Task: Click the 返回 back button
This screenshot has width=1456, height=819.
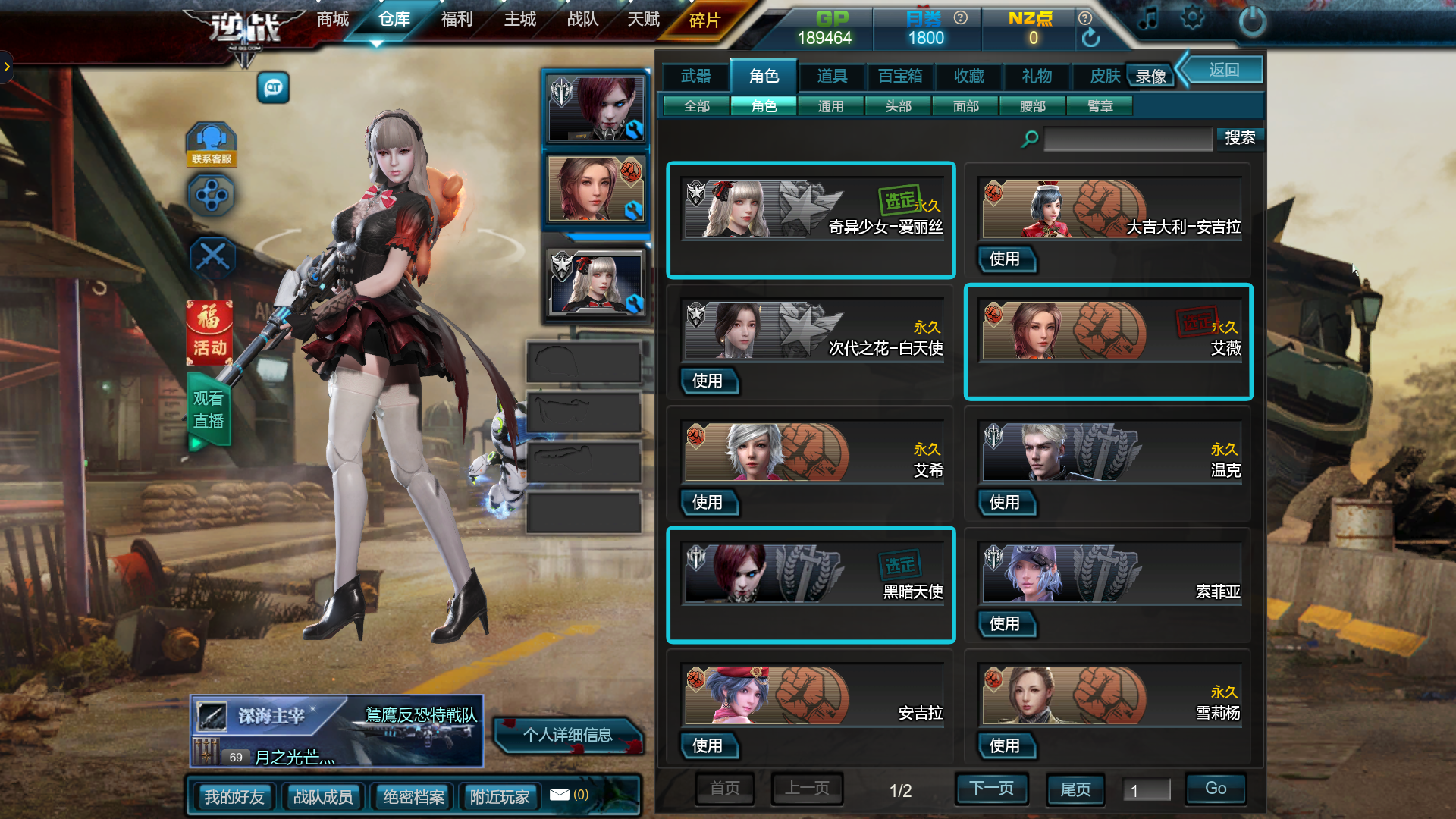Action: 1223,71
